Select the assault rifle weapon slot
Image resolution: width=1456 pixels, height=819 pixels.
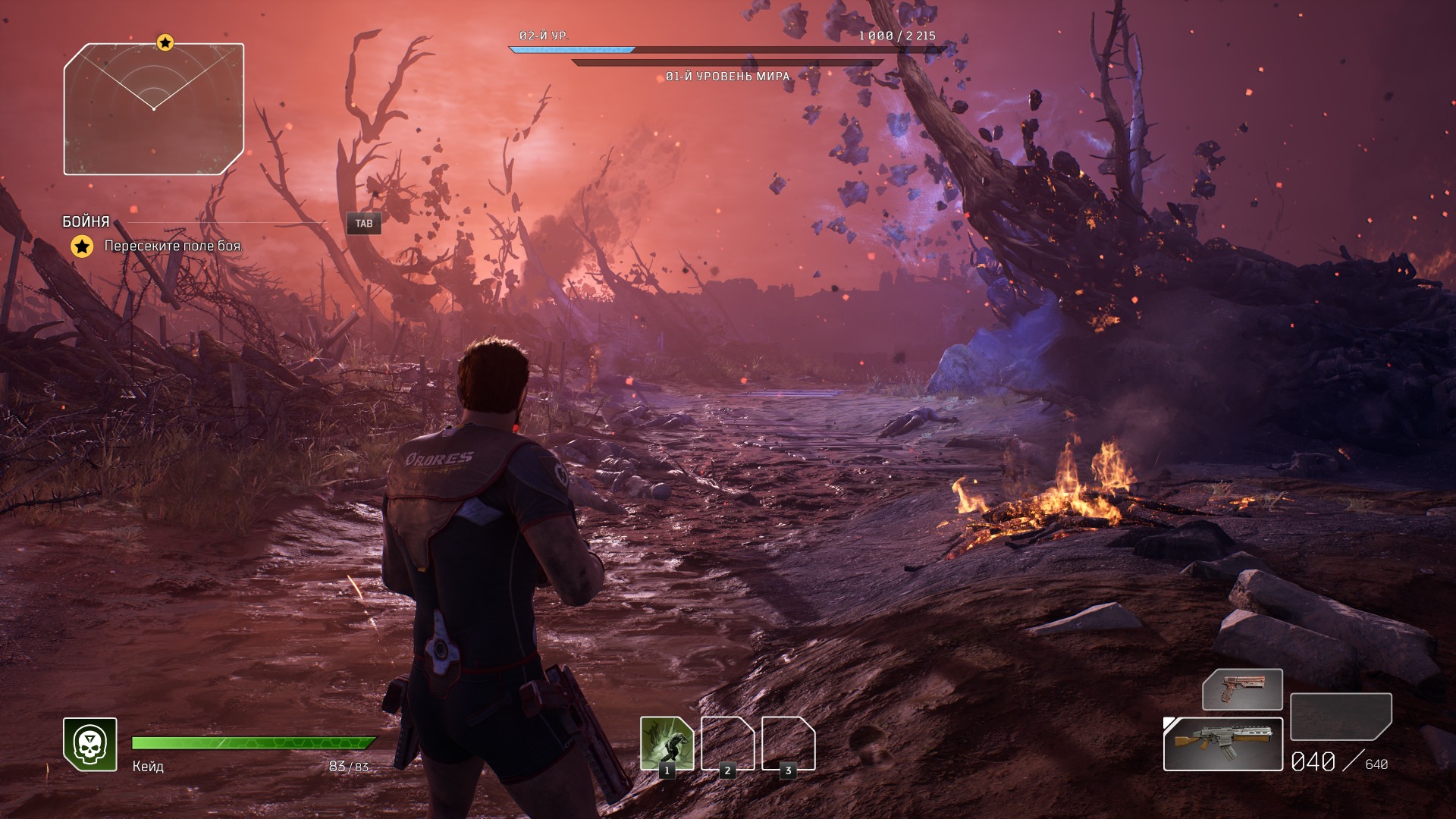click(1222, 744)
